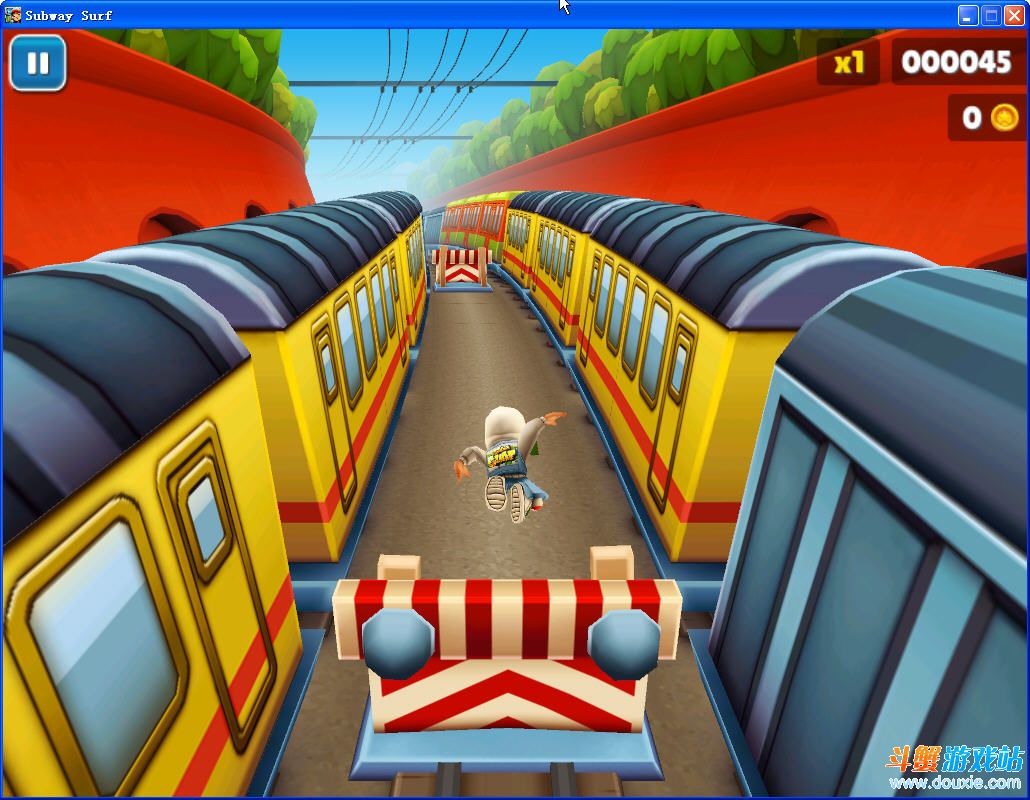
Task: Pause the game with the pause button
Action: (38, 63)
